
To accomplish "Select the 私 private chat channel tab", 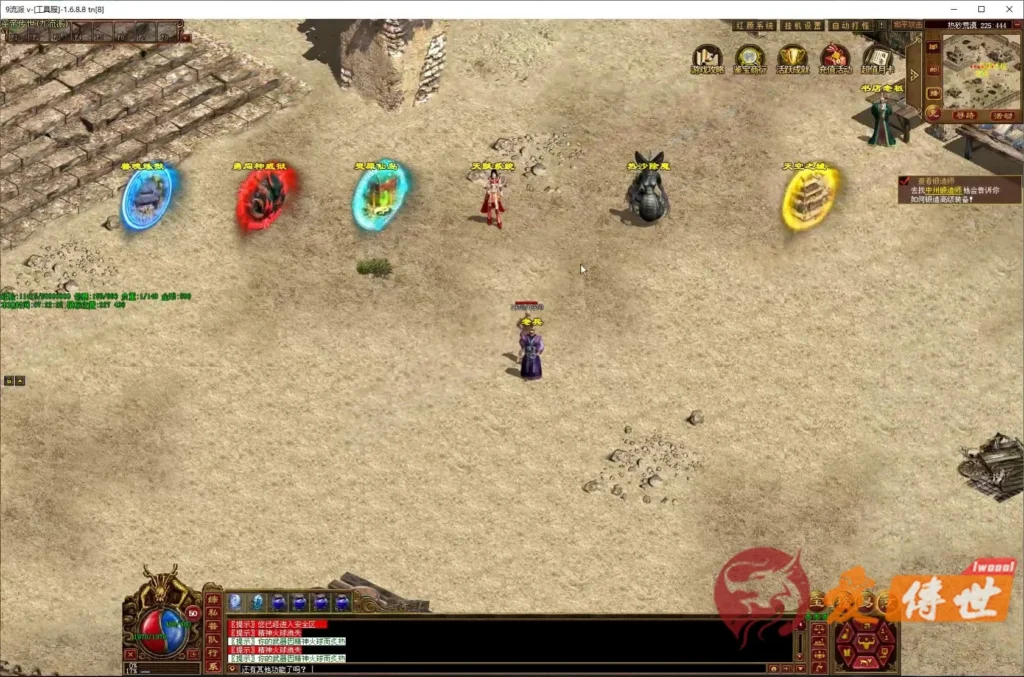I will point(212,613).
